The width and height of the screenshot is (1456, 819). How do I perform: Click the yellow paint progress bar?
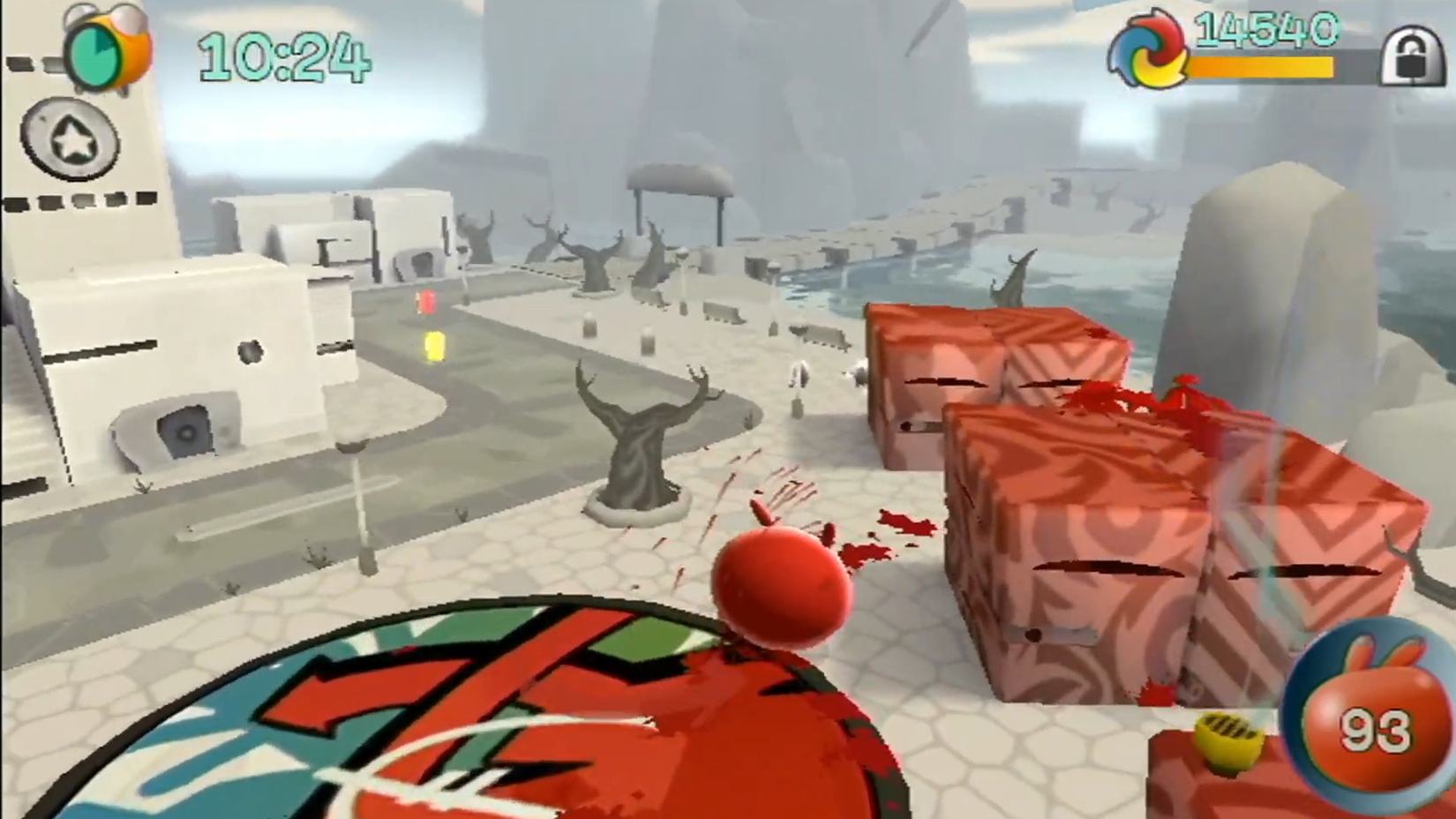tap(1262, 64)
